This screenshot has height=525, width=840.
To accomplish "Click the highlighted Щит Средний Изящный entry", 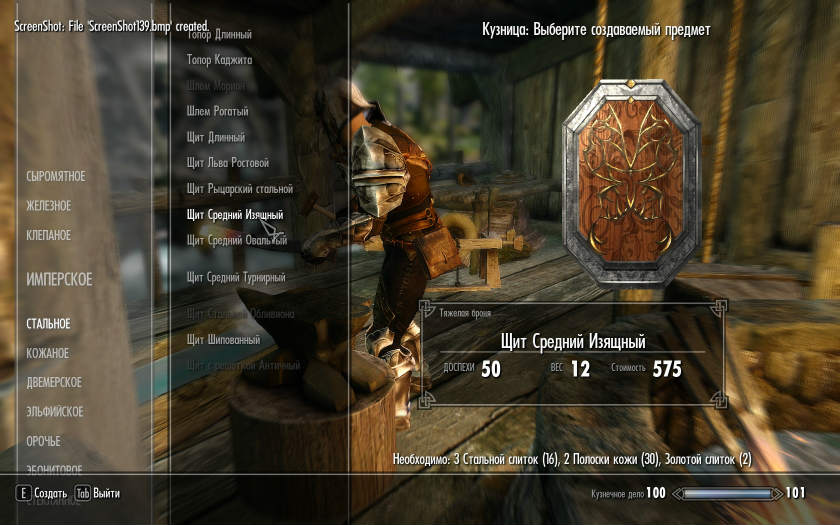I will click(x=235, y=215).
